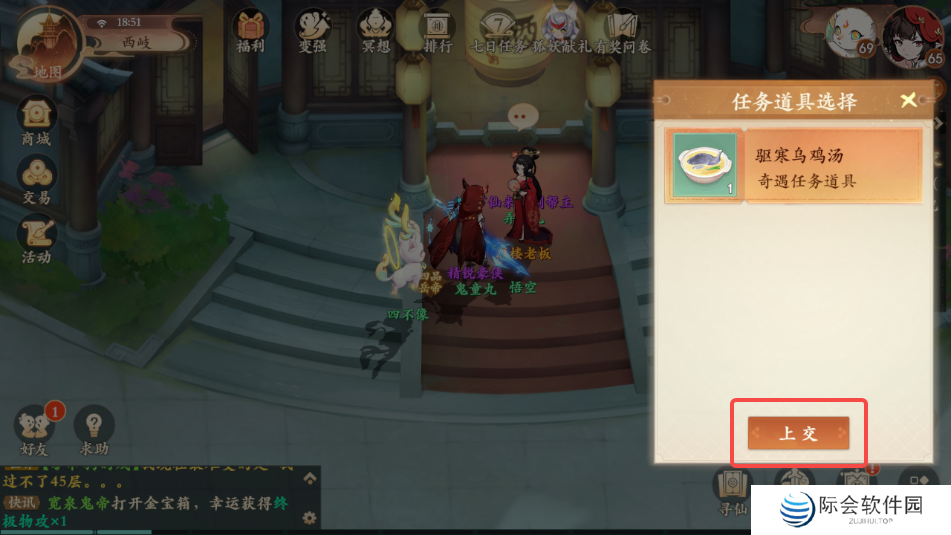Open the 好友 friends list
The height and width of the screenshot is (535, 951).
[x=36, y=430]
